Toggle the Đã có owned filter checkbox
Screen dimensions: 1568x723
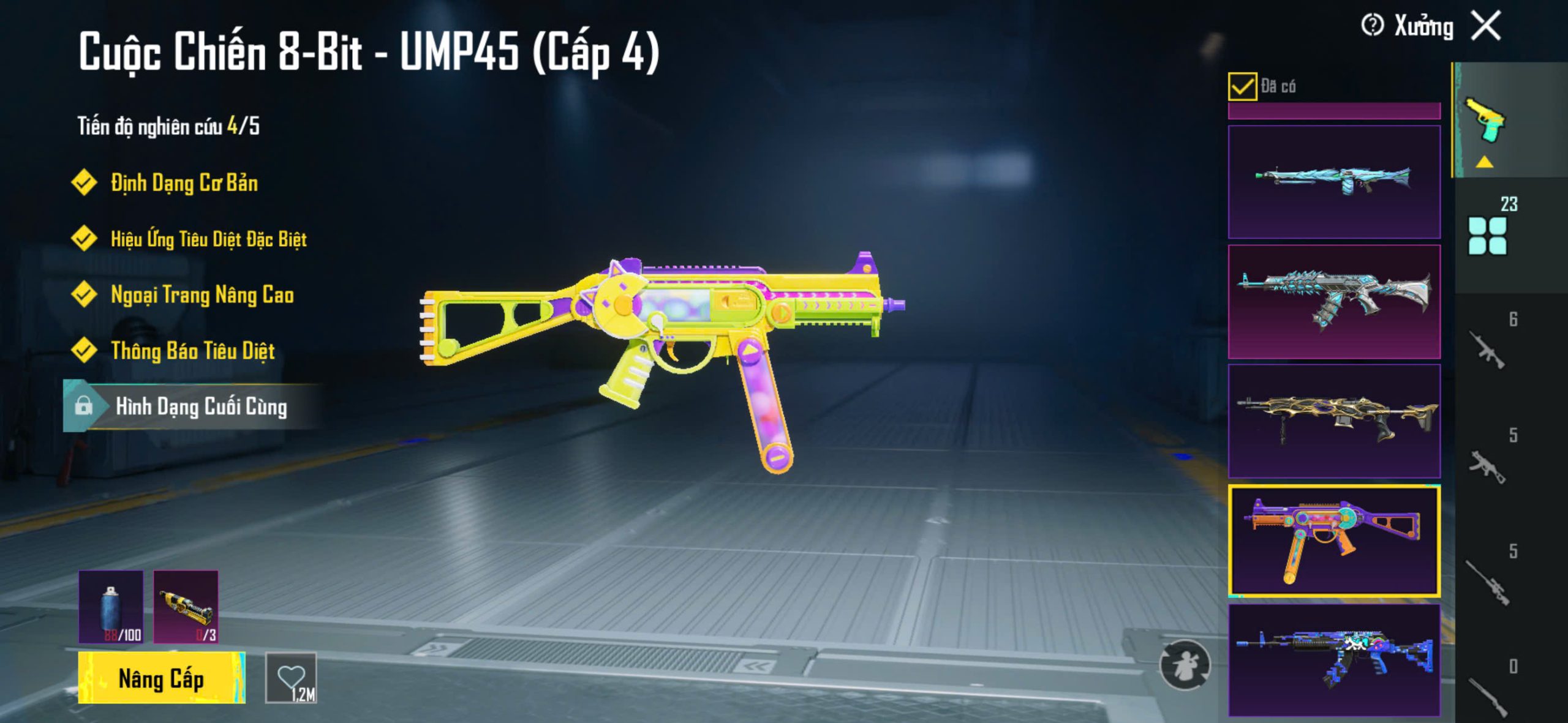(1242, 86)
